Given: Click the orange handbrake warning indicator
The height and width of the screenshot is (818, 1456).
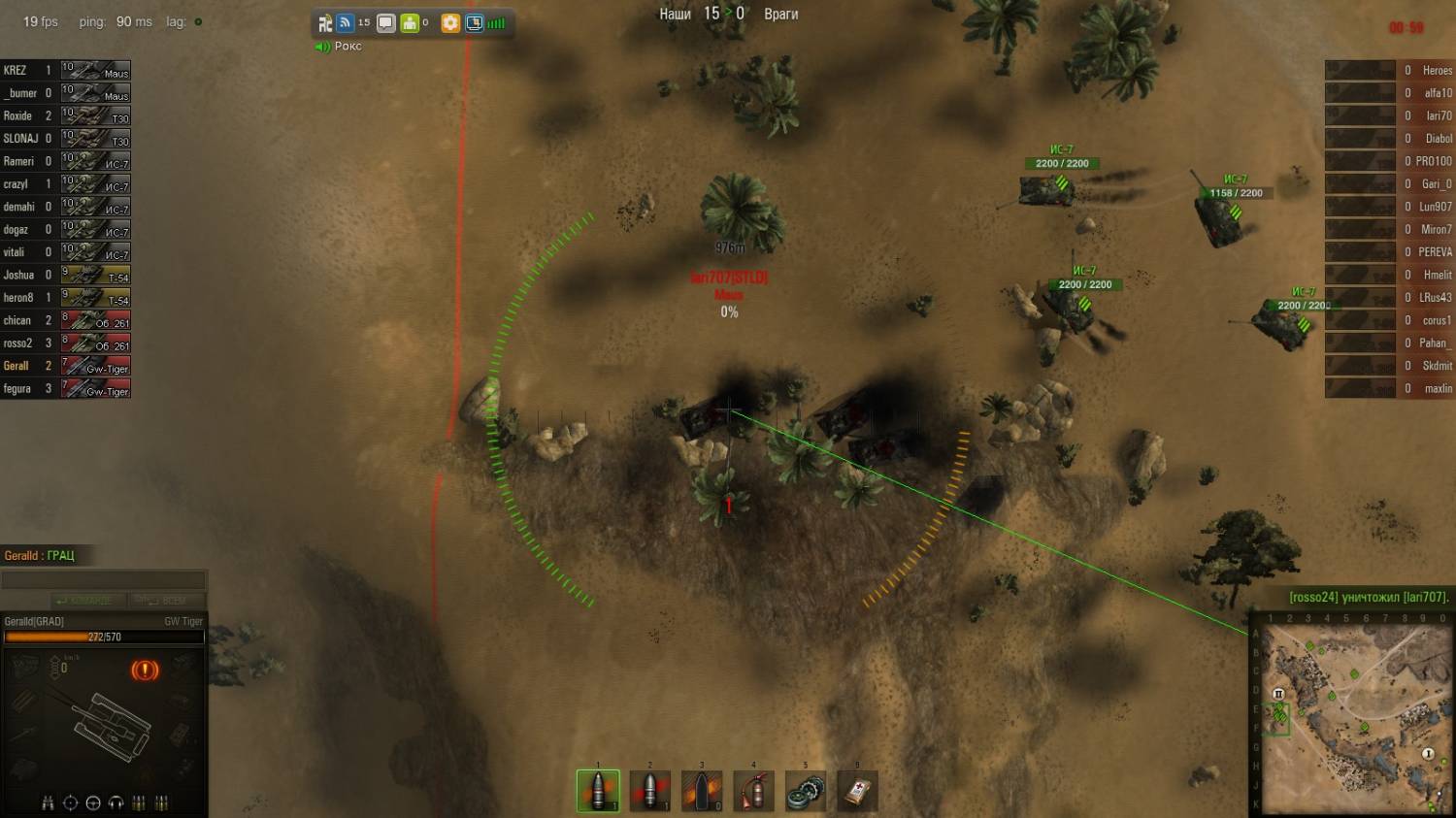Looking at the screenshot, I should coord(145,670).
